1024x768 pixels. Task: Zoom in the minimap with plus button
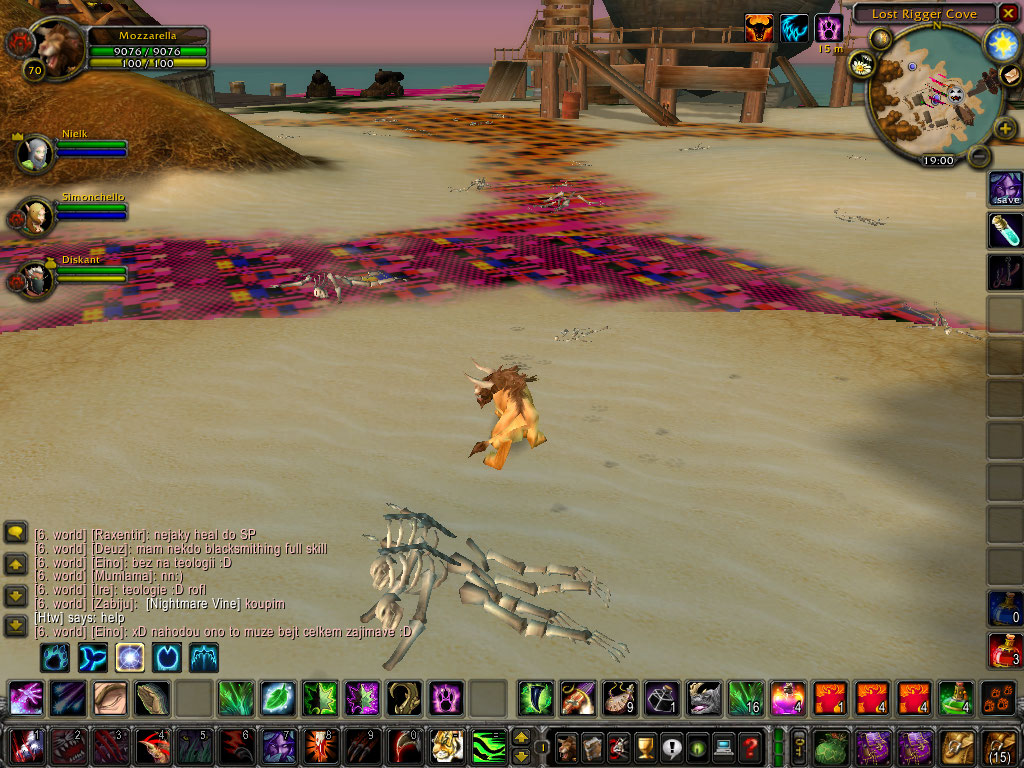pyautogui.click(x=1005, y=128)
